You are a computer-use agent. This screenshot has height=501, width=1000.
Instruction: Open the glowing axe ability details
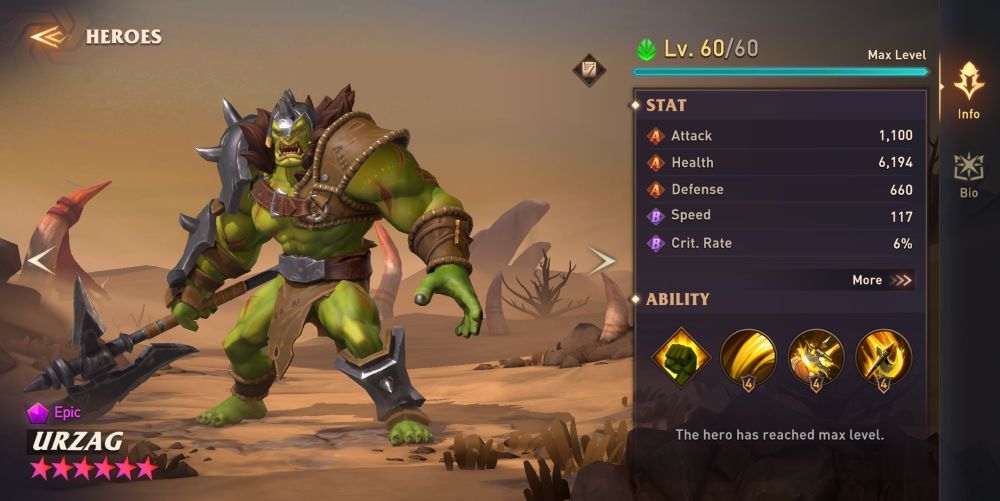[883, 357]
